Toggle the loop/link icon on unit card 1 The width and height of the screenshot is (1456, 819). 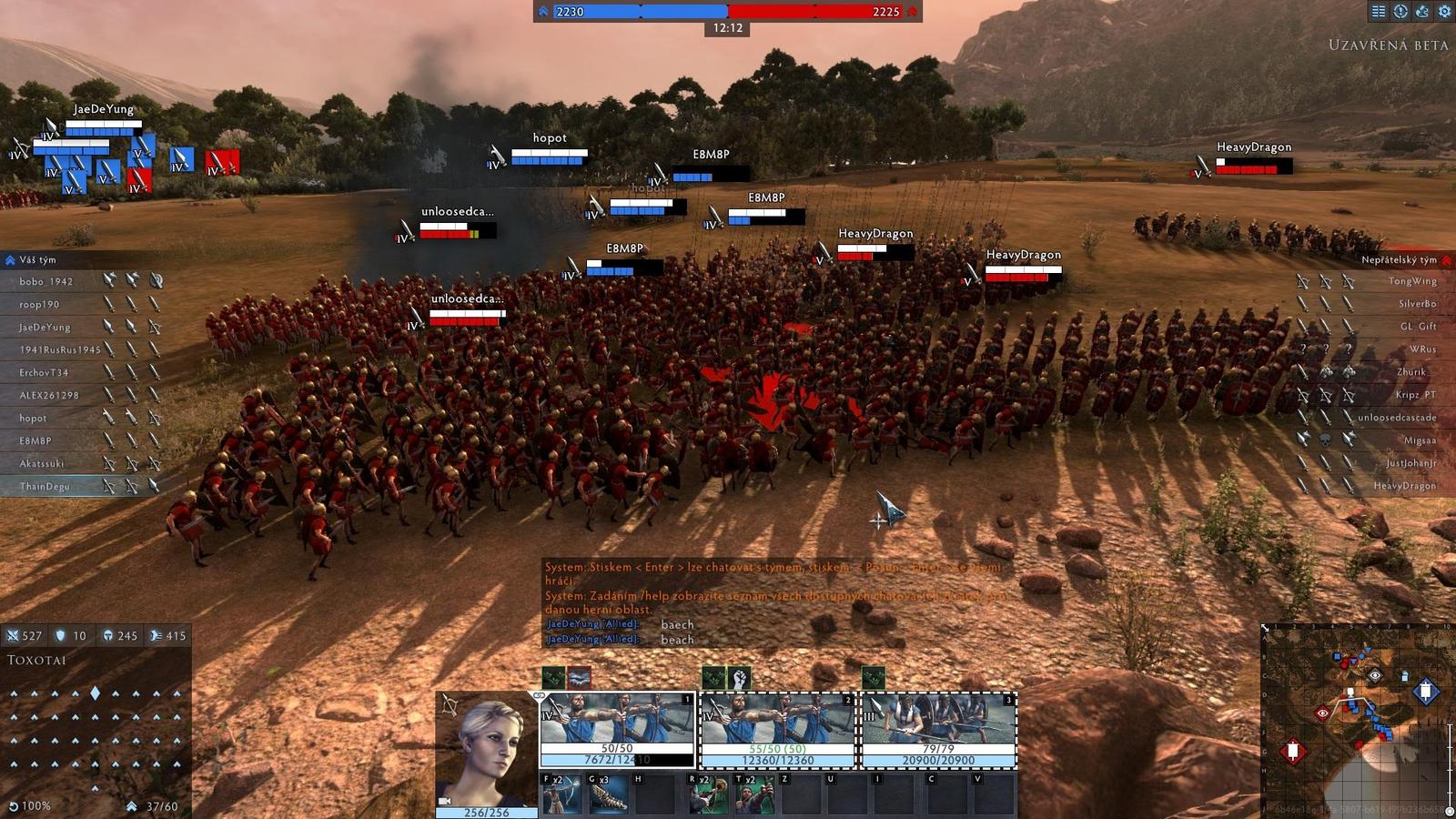(x=541, y=696)
